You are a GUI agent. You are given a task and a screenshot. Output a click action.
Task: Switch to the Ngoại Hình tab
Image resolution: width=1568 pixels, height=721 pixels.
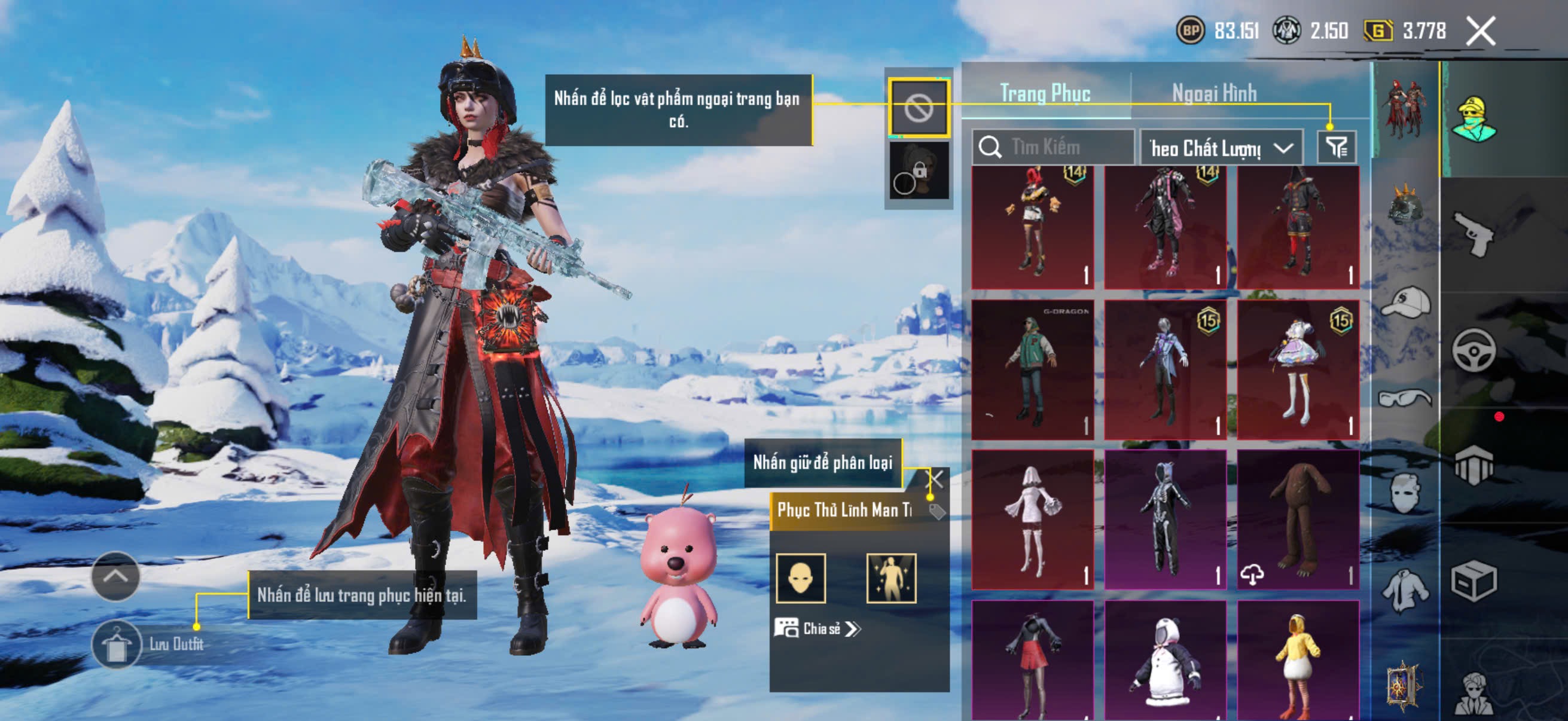(x=1214, y=94)
